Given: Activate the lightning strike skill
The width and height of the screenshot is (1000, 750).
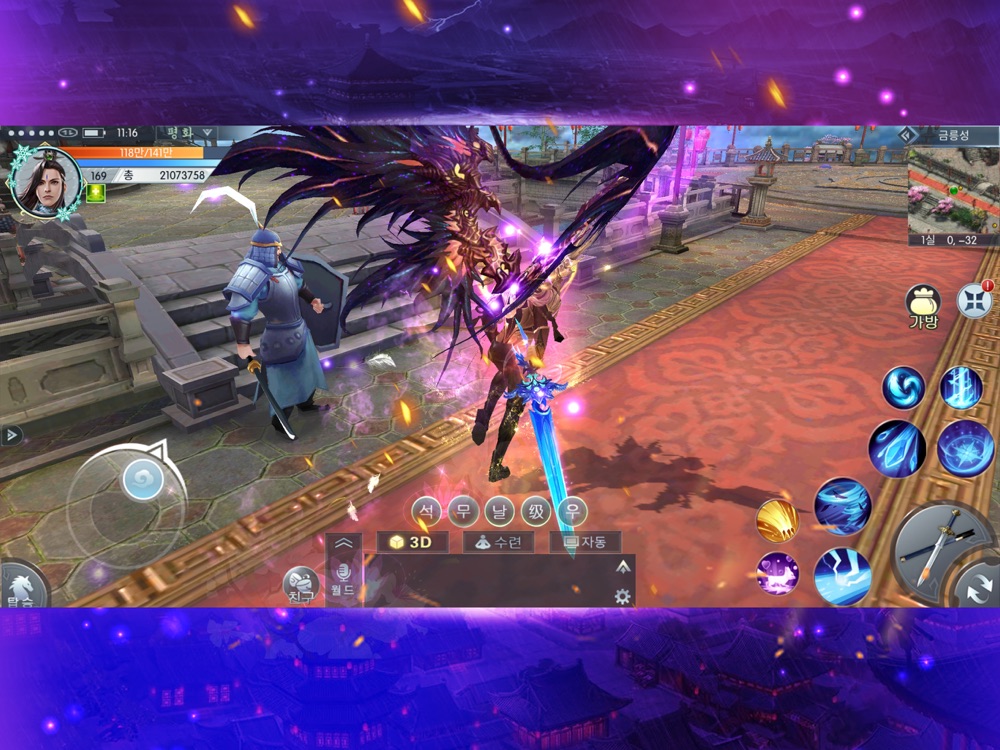Looking at the screenshot, I should [x=842, y=575].
